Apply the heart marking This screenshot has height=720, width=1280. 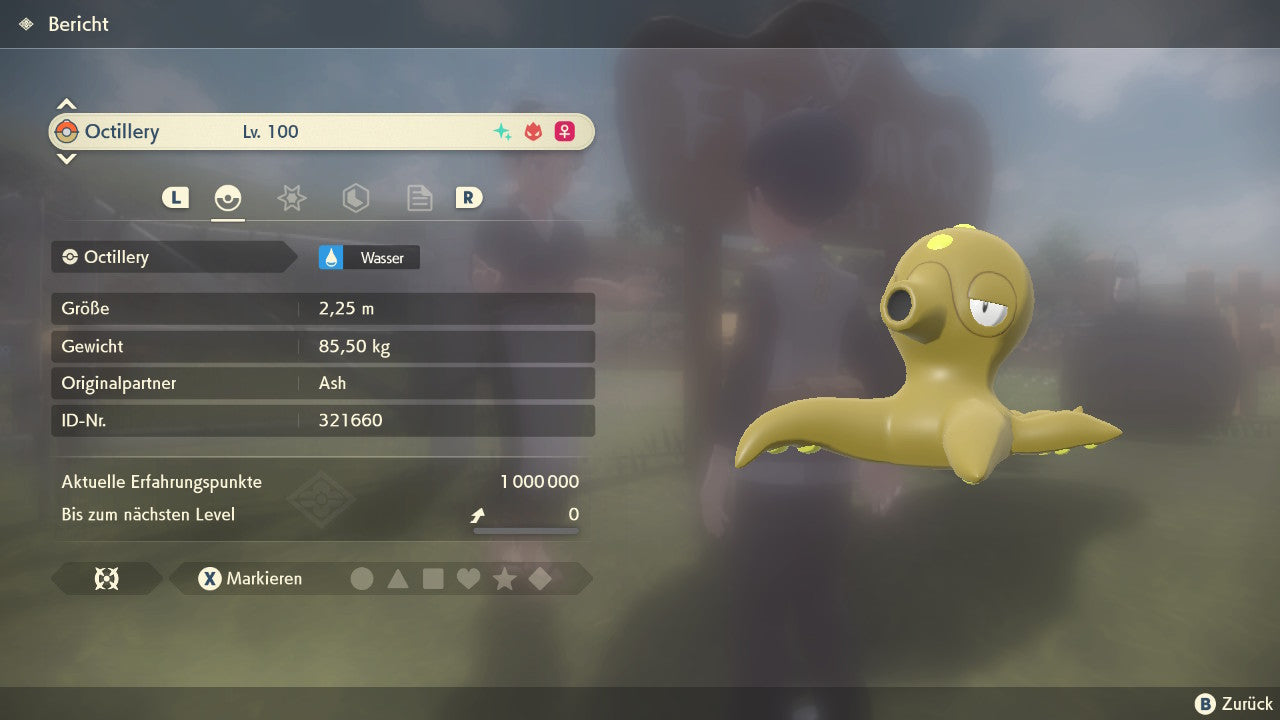tap(468, 579)
